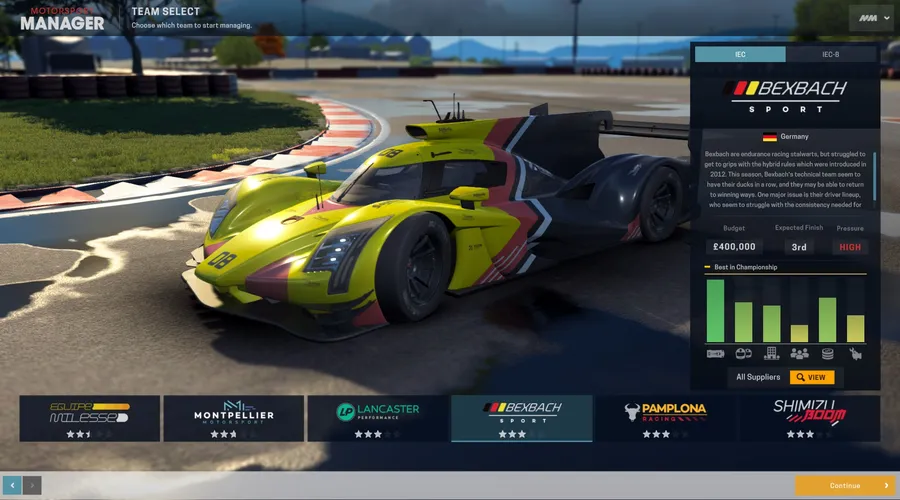This screenshot has height=500, width=900.
Task: Select the IEC championship tab
Action: tap(740, 54)
